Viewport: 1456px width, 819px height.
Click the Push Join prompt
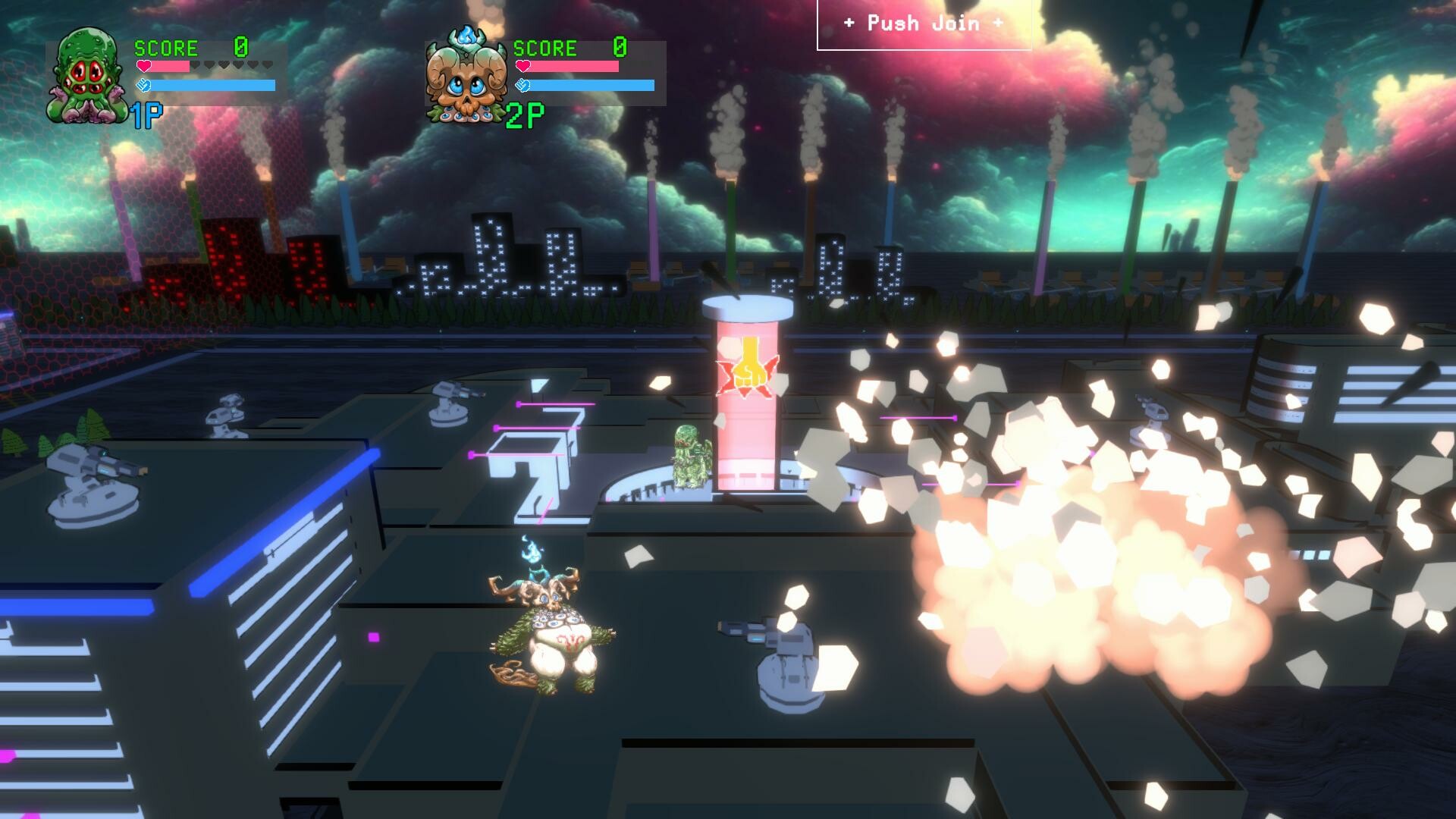pos(922,23)
